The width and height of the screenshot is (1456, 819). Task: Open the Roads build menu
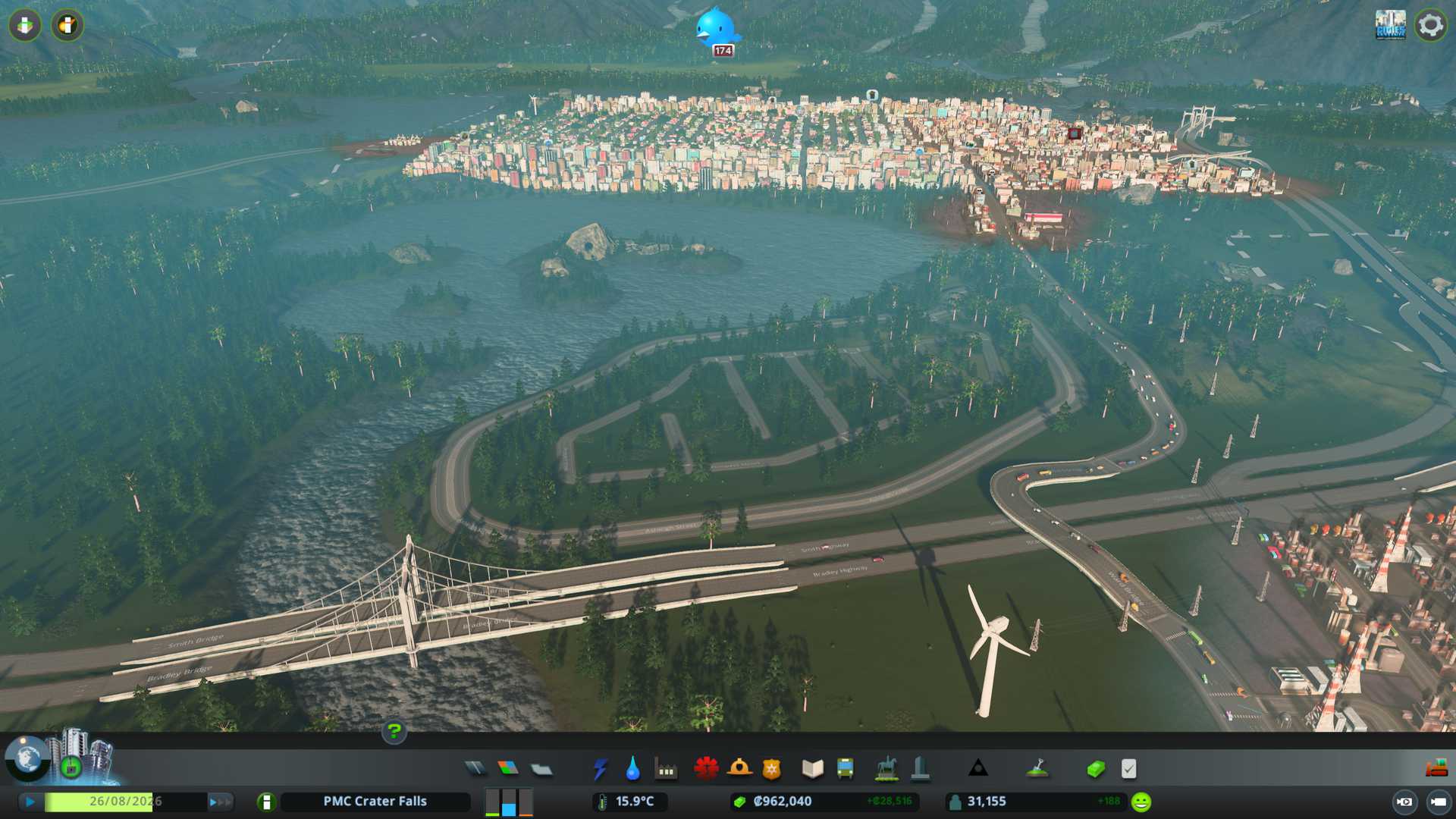tap(475, 769)
